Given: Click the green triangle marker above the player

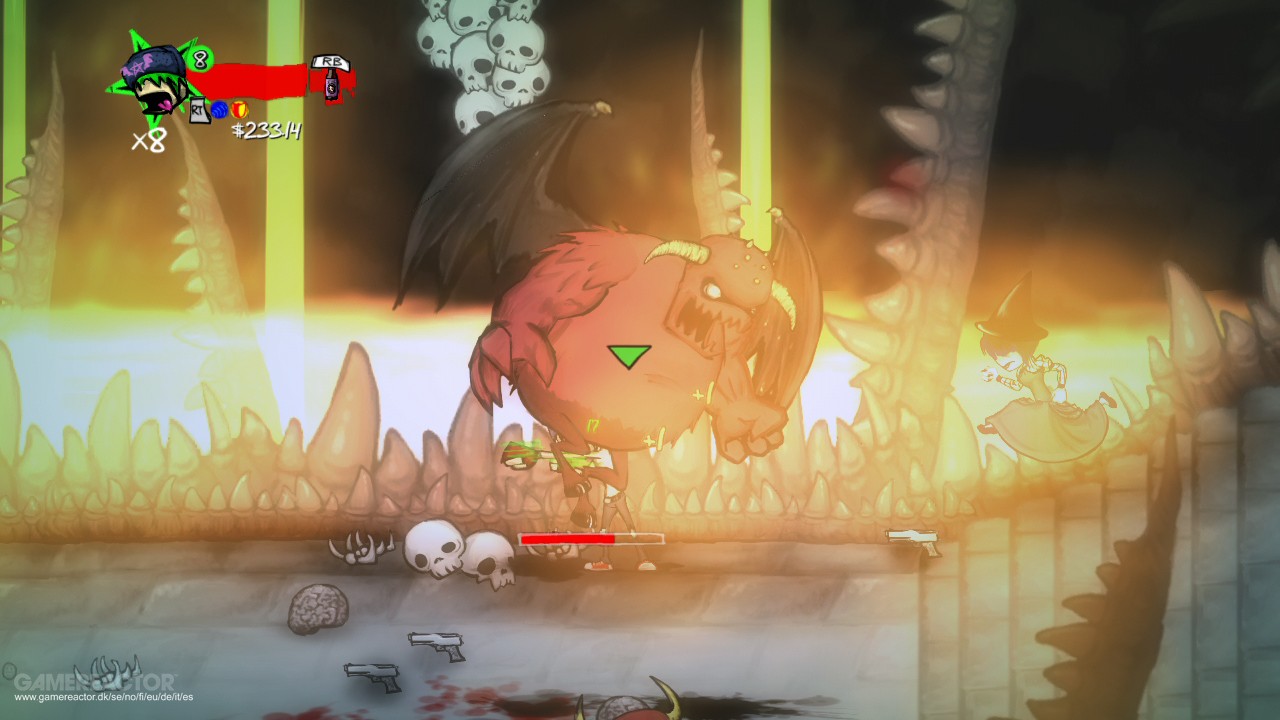Looking at the screenshot, I should click(x=628, y=356).
